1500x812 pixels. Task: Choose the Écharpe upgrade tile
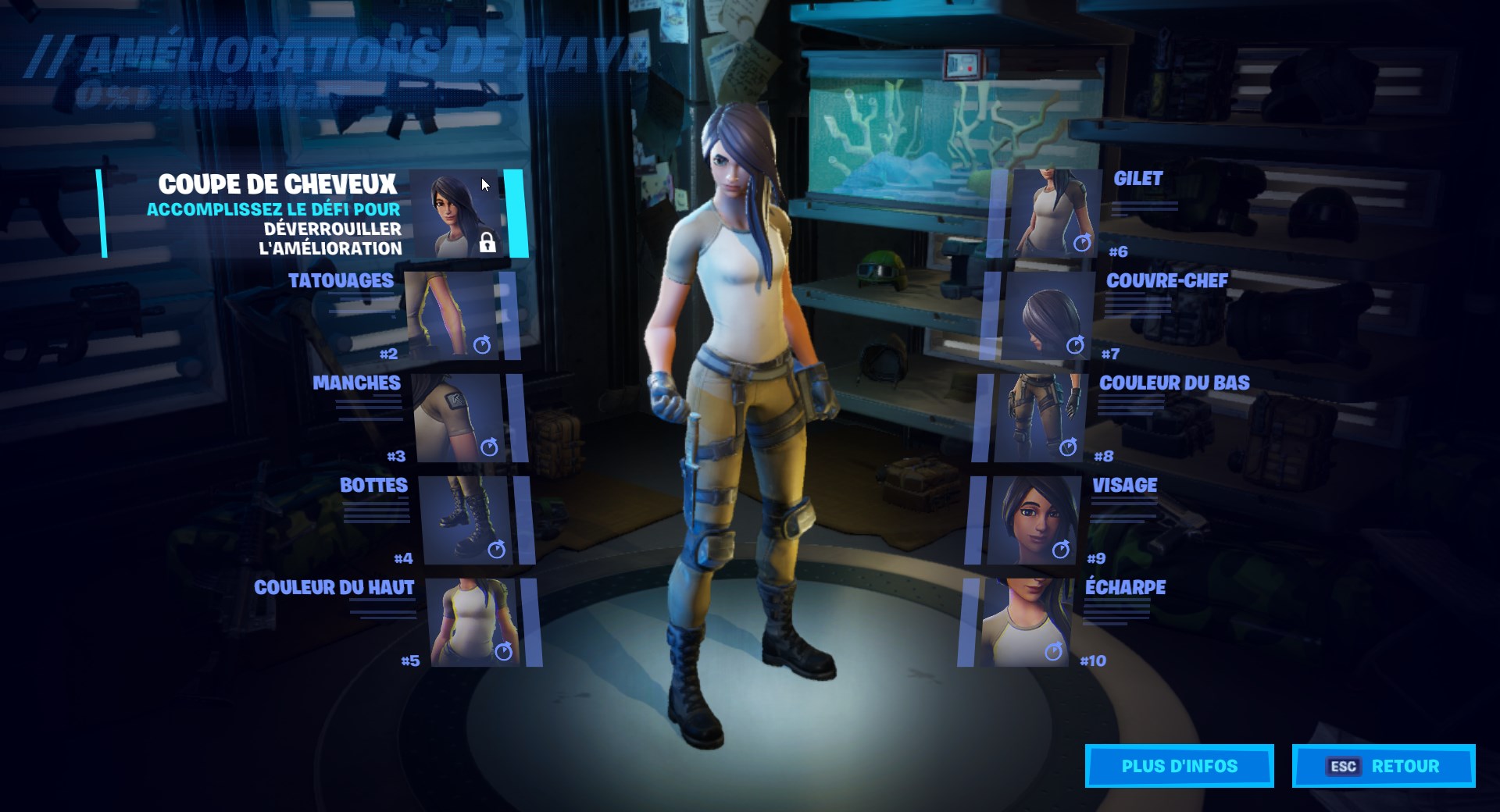(x=1026, y=622)
